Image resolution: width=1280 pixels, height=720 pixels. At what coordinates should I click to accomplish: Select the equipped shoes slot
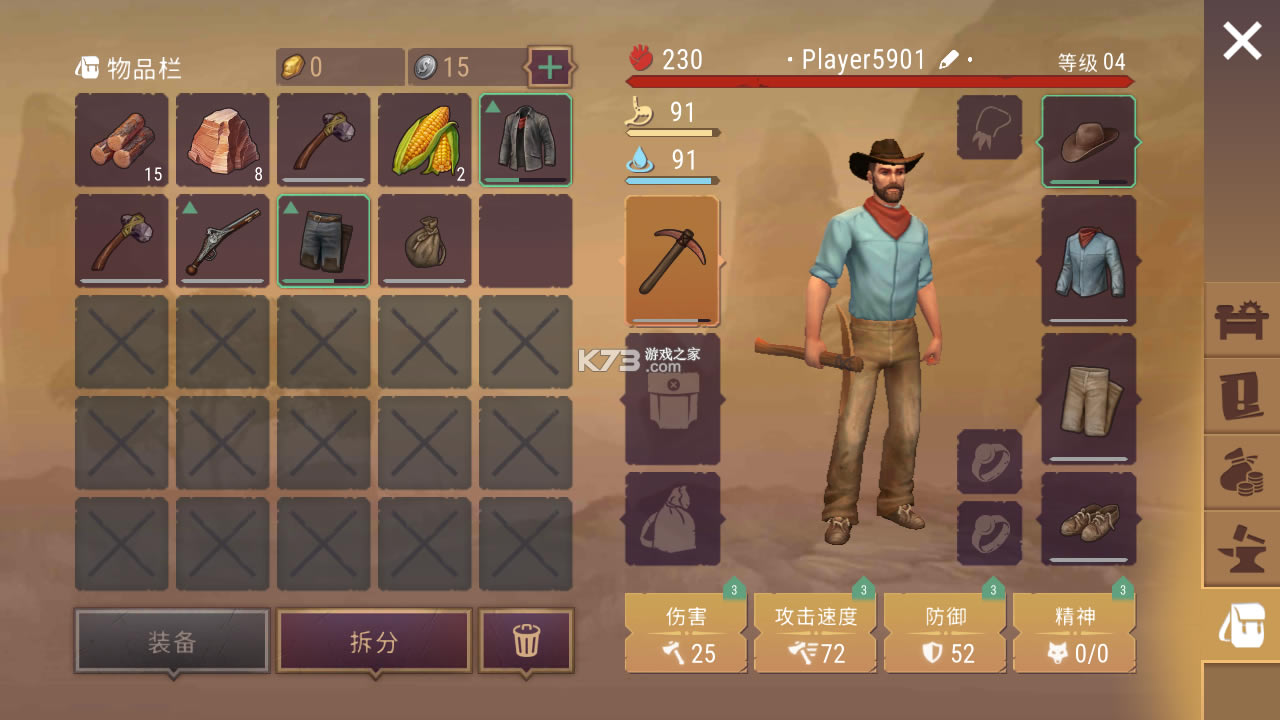click(1089, 518)
